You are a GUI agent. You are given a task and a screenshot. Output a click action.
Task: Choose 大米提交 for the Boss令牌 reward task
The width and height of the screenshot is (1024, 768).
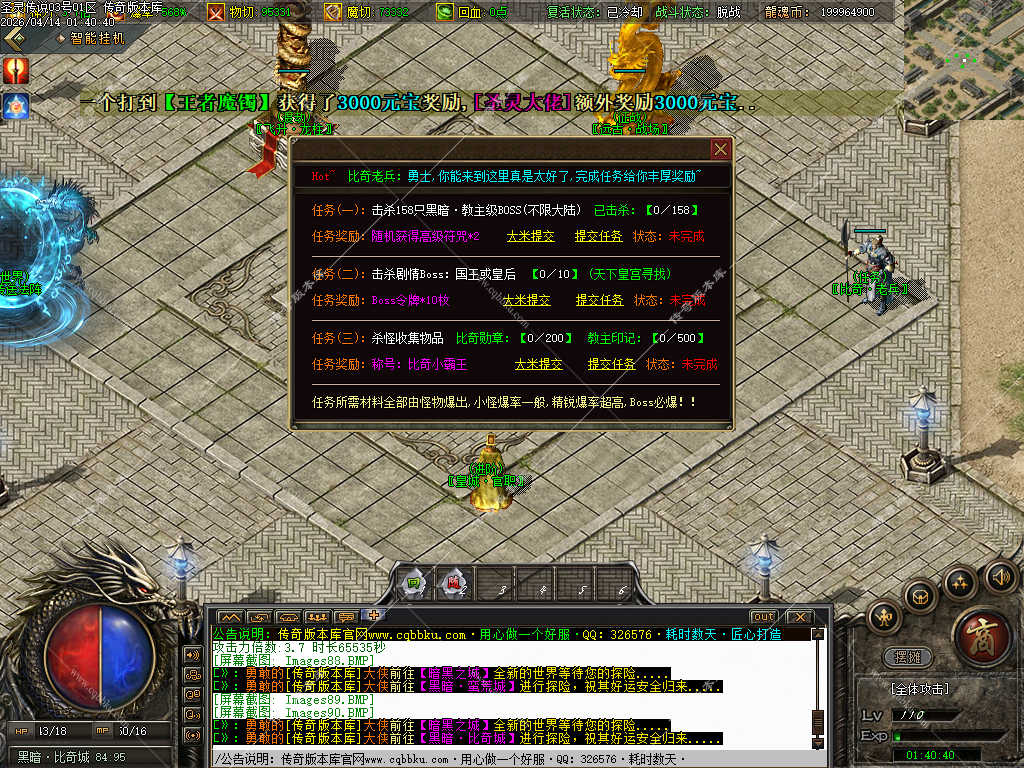point(526,300)
